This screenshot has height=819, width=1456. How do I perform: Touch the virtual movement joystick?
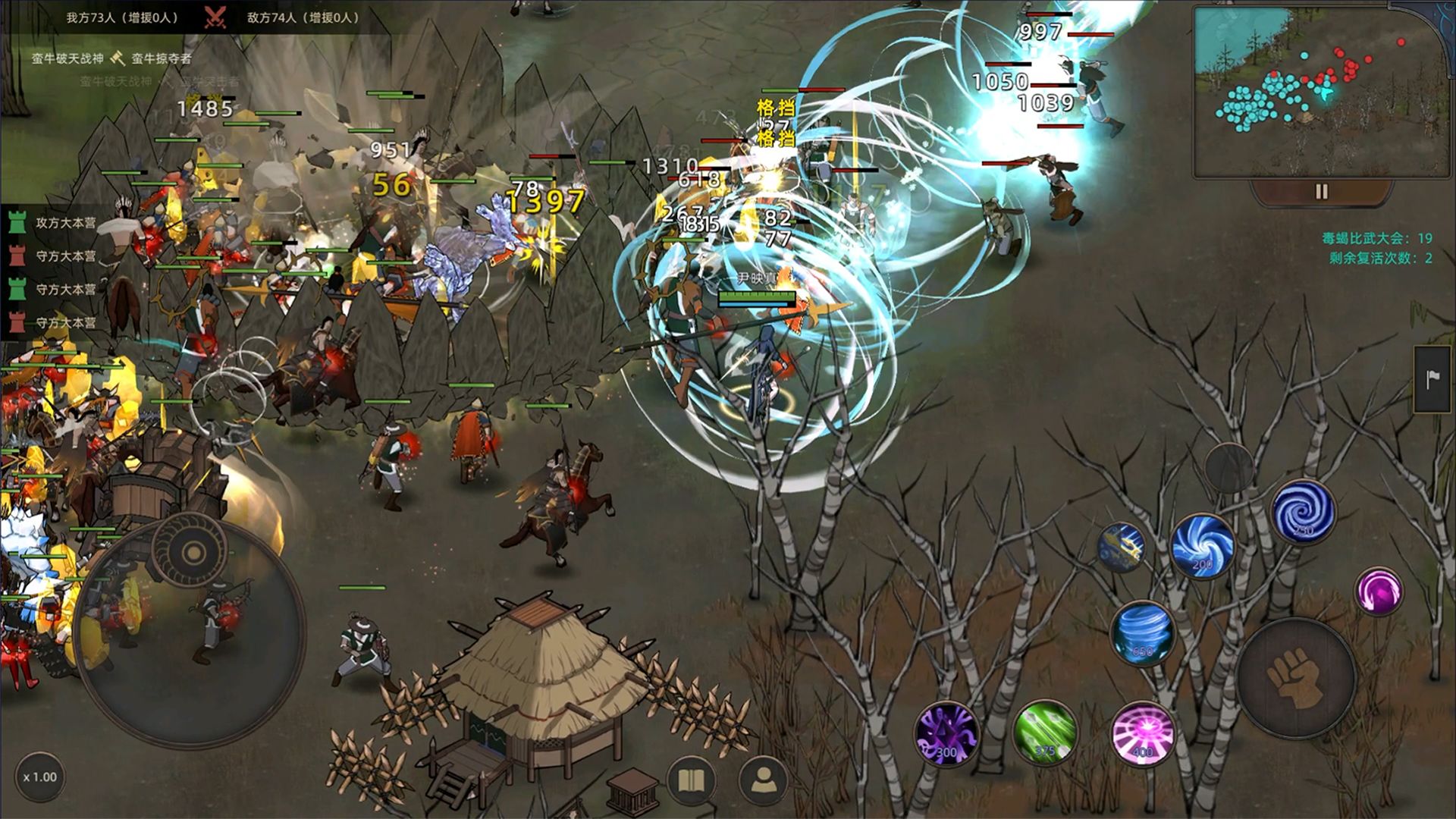pos(190,629)
